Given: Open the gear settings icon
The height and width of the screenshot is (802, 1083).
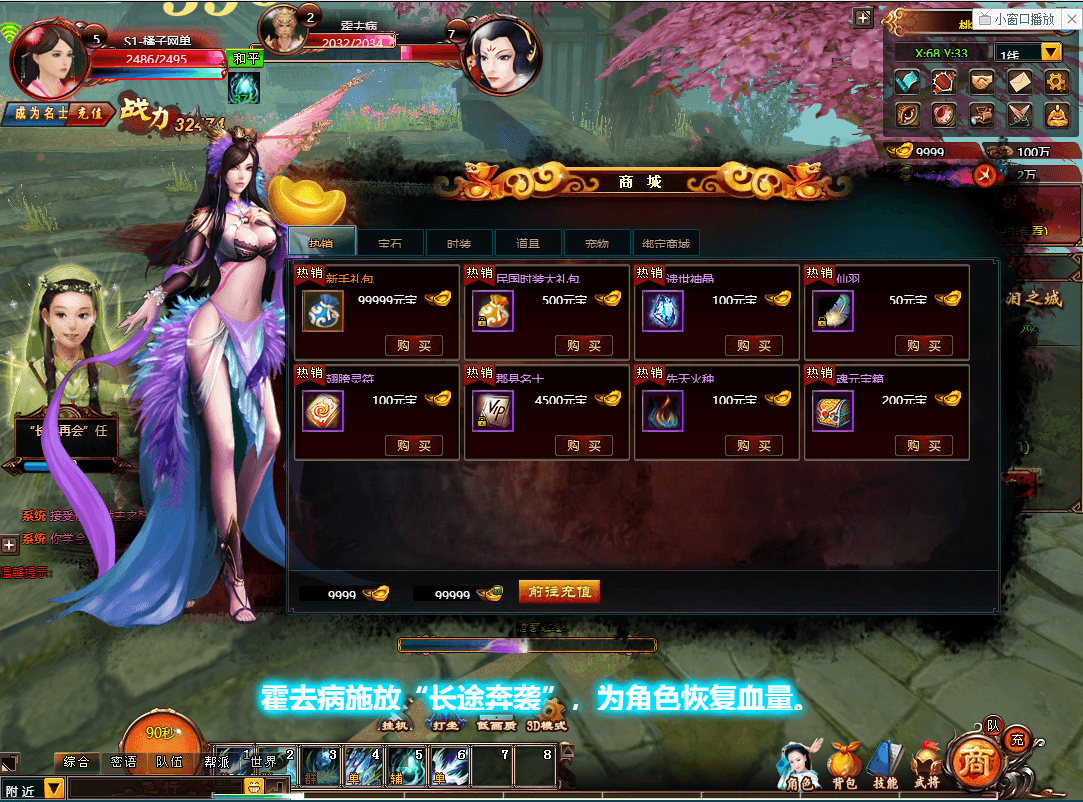Looking at the screenshot, I should point(1057,81).
